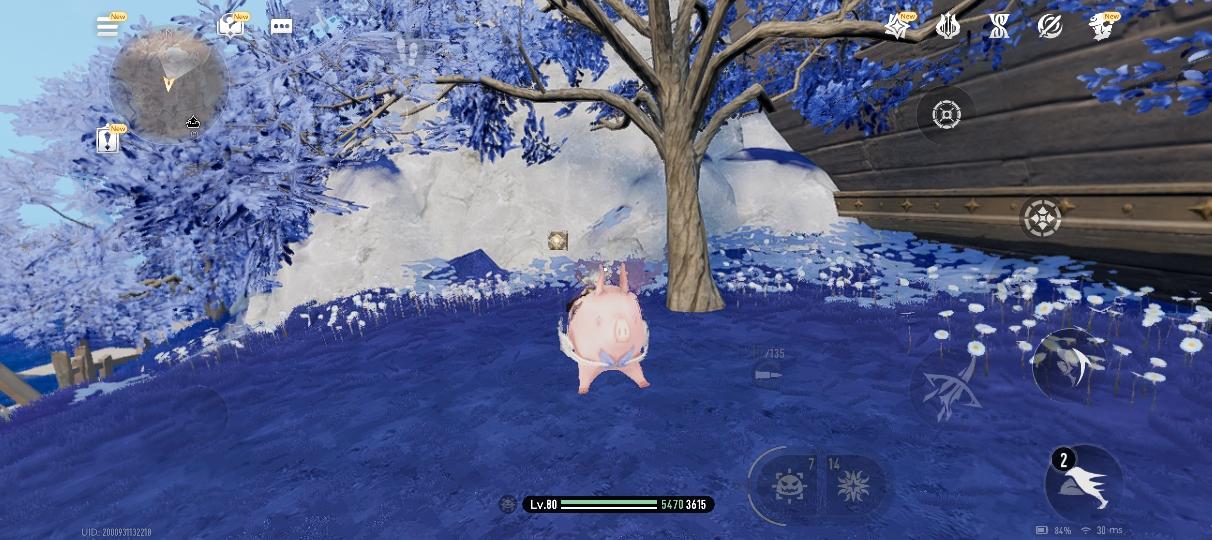1212x540 pixels.
Task: Tap the bullet ammo icon
Action: (767, 374)
